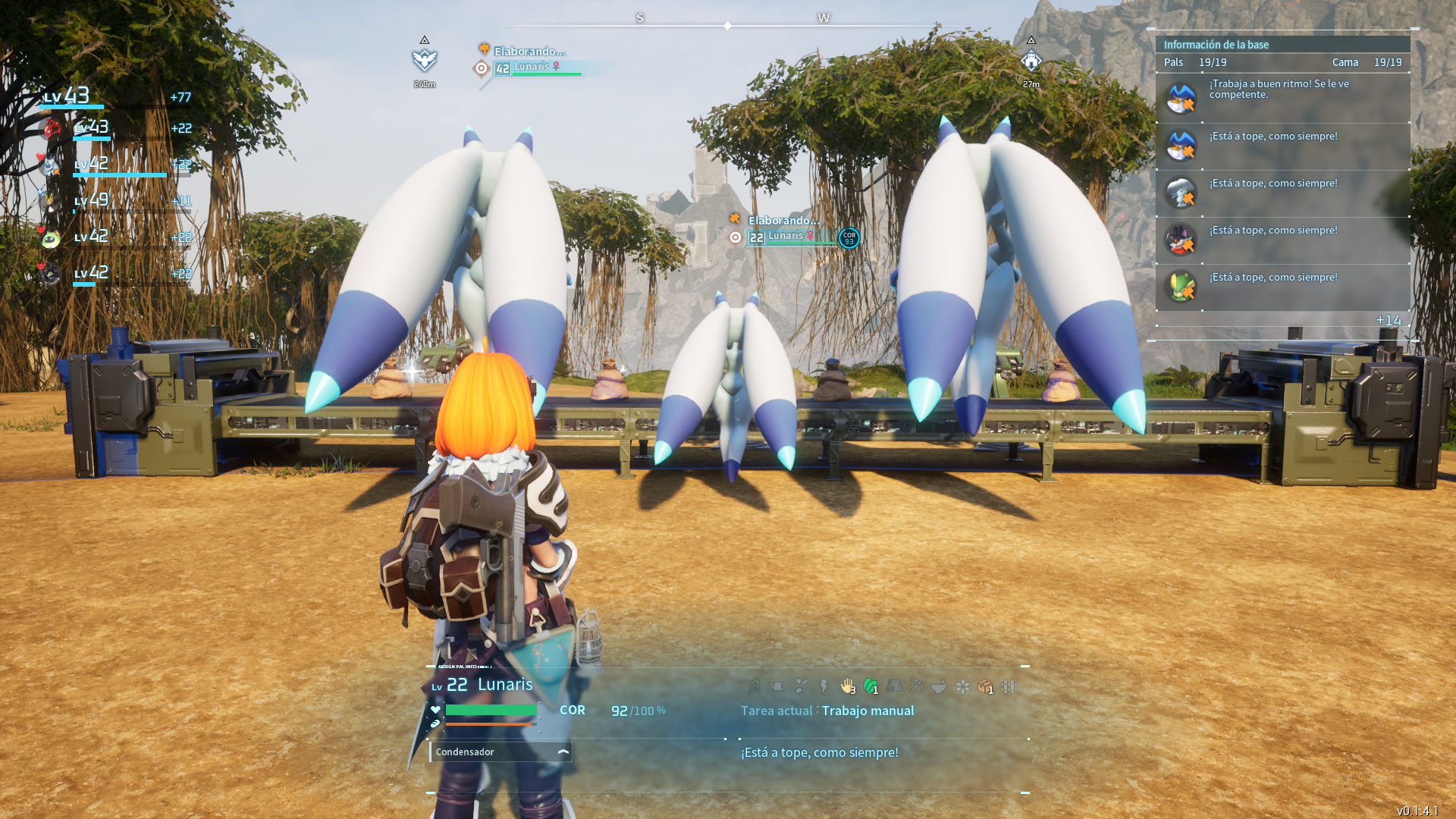Viewport: 1456px width, 819px height.
Task: Select the lightning bolt electricity suitability icon
Action: pos(824,686)
